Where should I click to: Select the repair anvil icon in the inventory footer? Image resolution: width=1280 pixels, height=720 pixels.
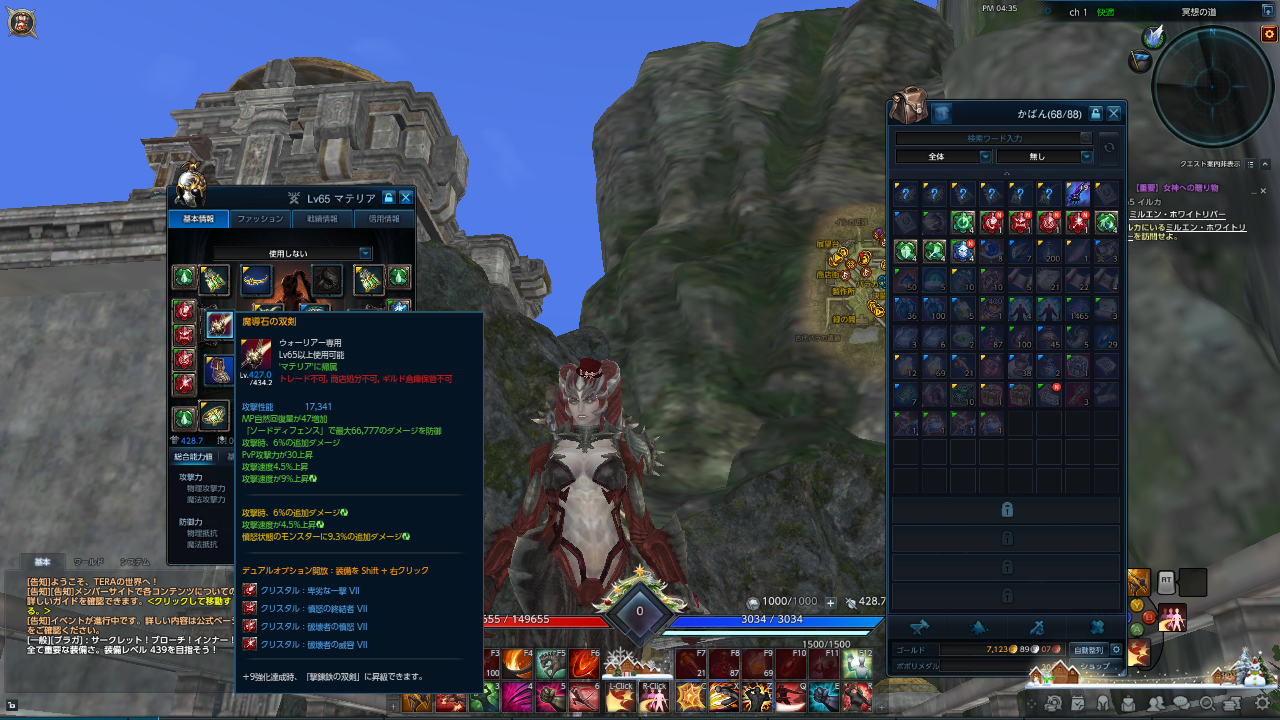(920, 627)
